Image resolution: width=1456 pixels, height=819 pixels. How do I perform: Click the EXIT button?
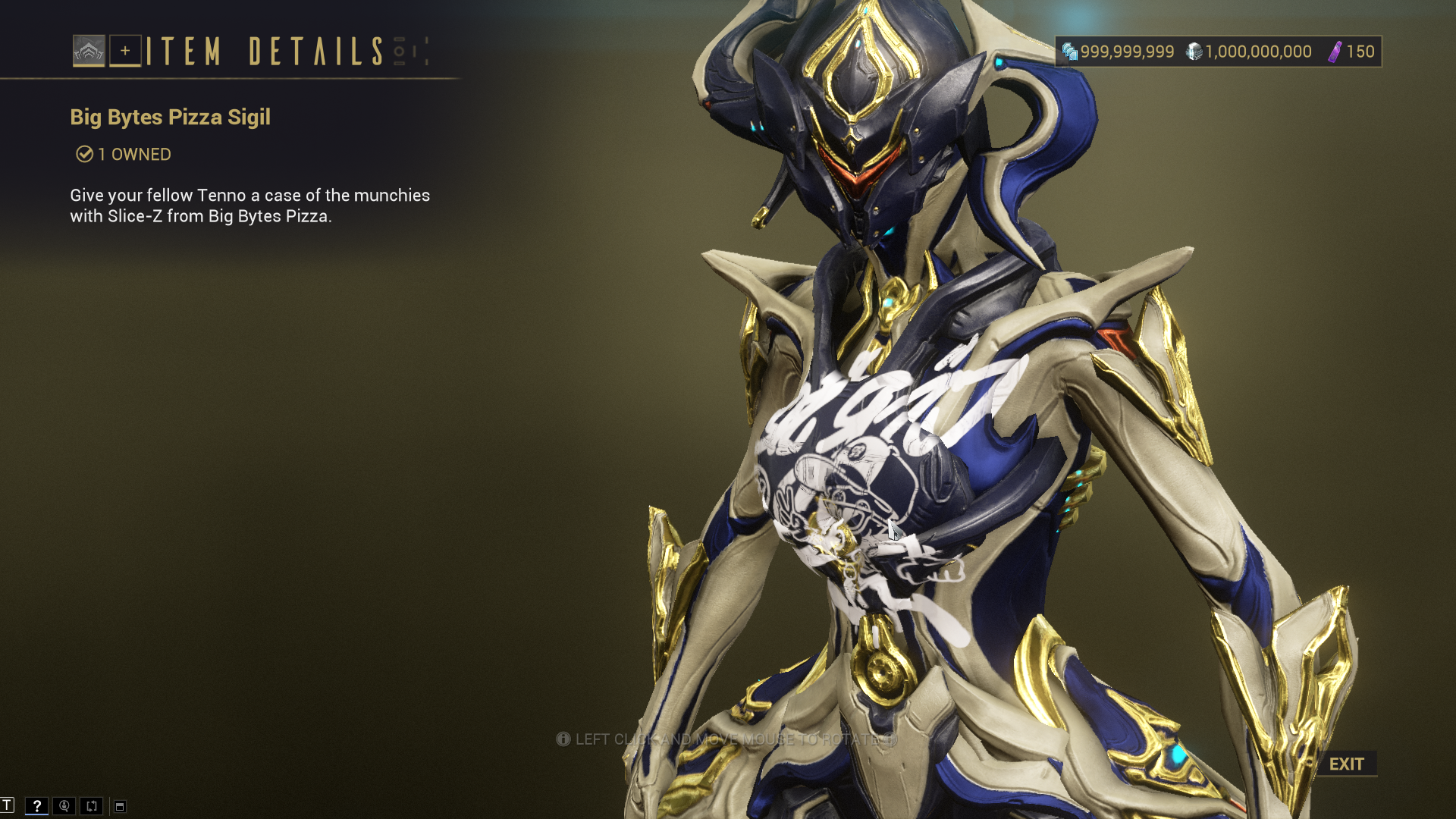[x=1346, y=764]
